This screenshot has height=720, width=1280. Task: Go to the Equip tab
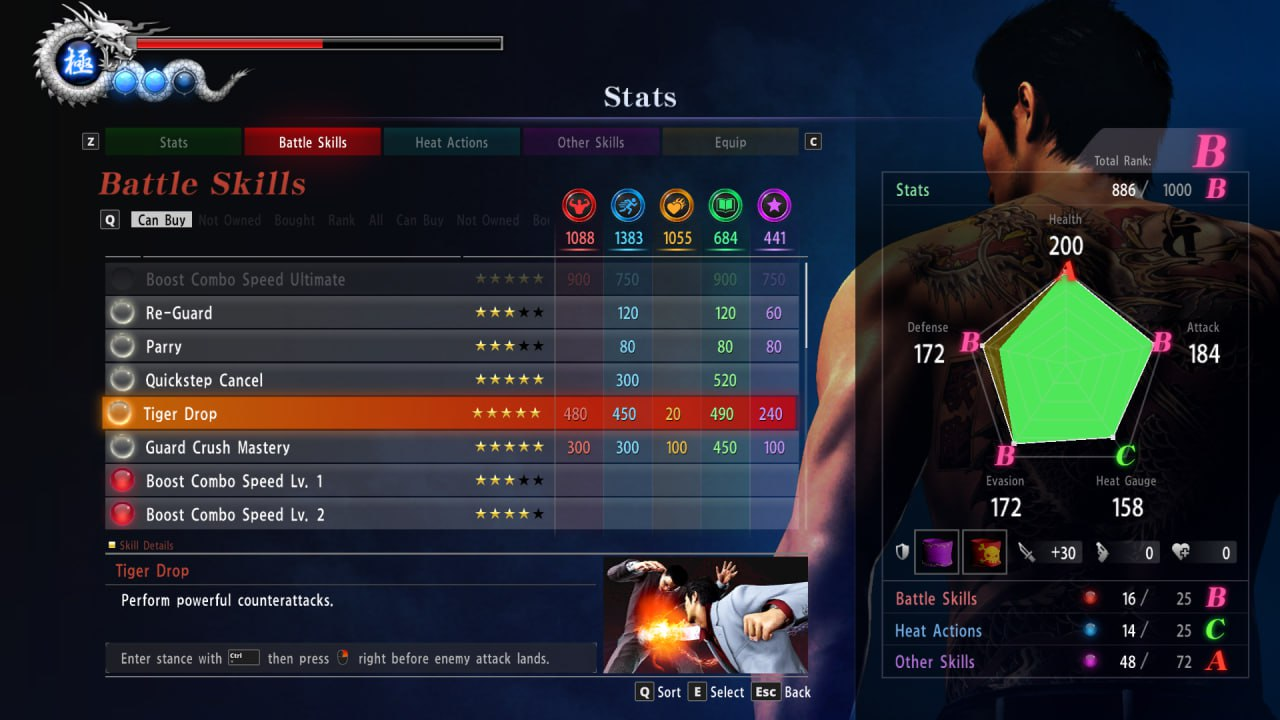(x=730, y=142)
